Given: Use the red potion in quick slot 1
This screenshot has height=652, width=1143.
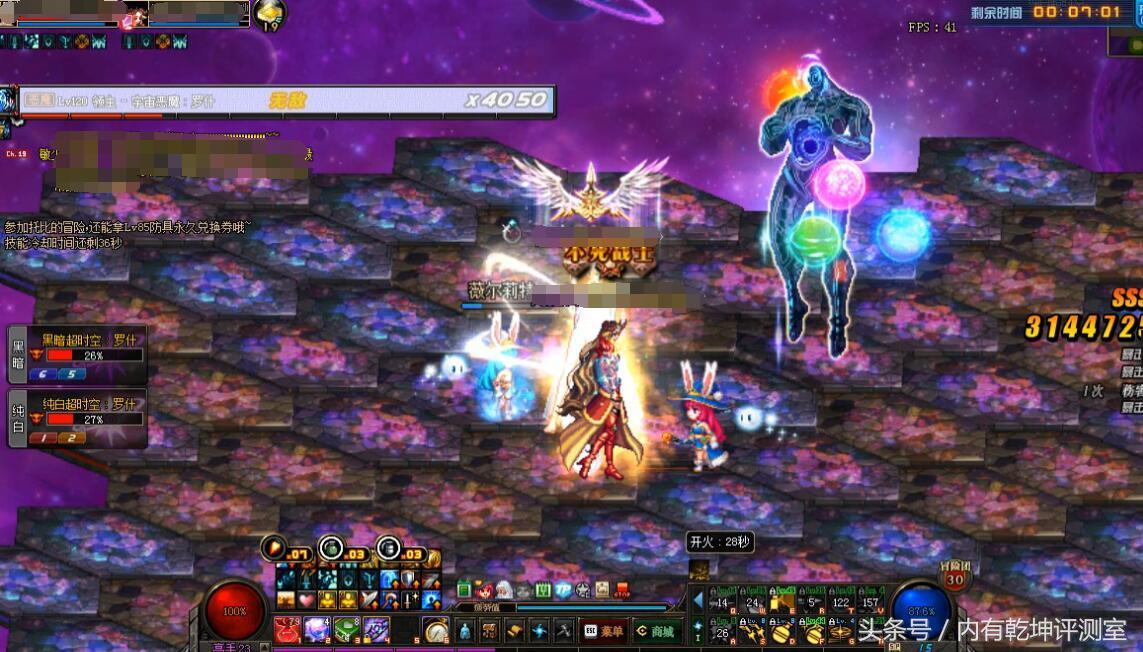Looking at the screenshot, I should coord(289,630).
